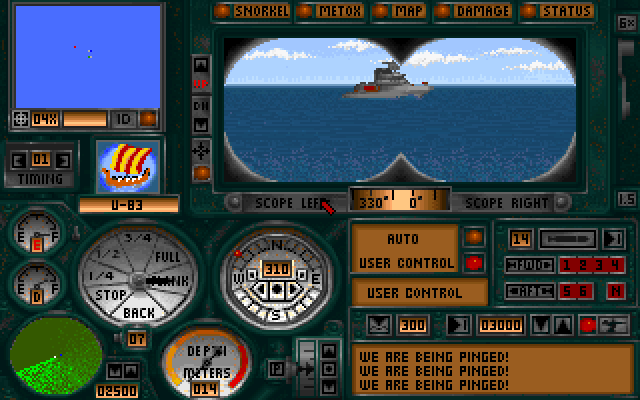Viewport: 640px width, 400px height.
Task: Click the User Control red light
Action: pos(475,263)
